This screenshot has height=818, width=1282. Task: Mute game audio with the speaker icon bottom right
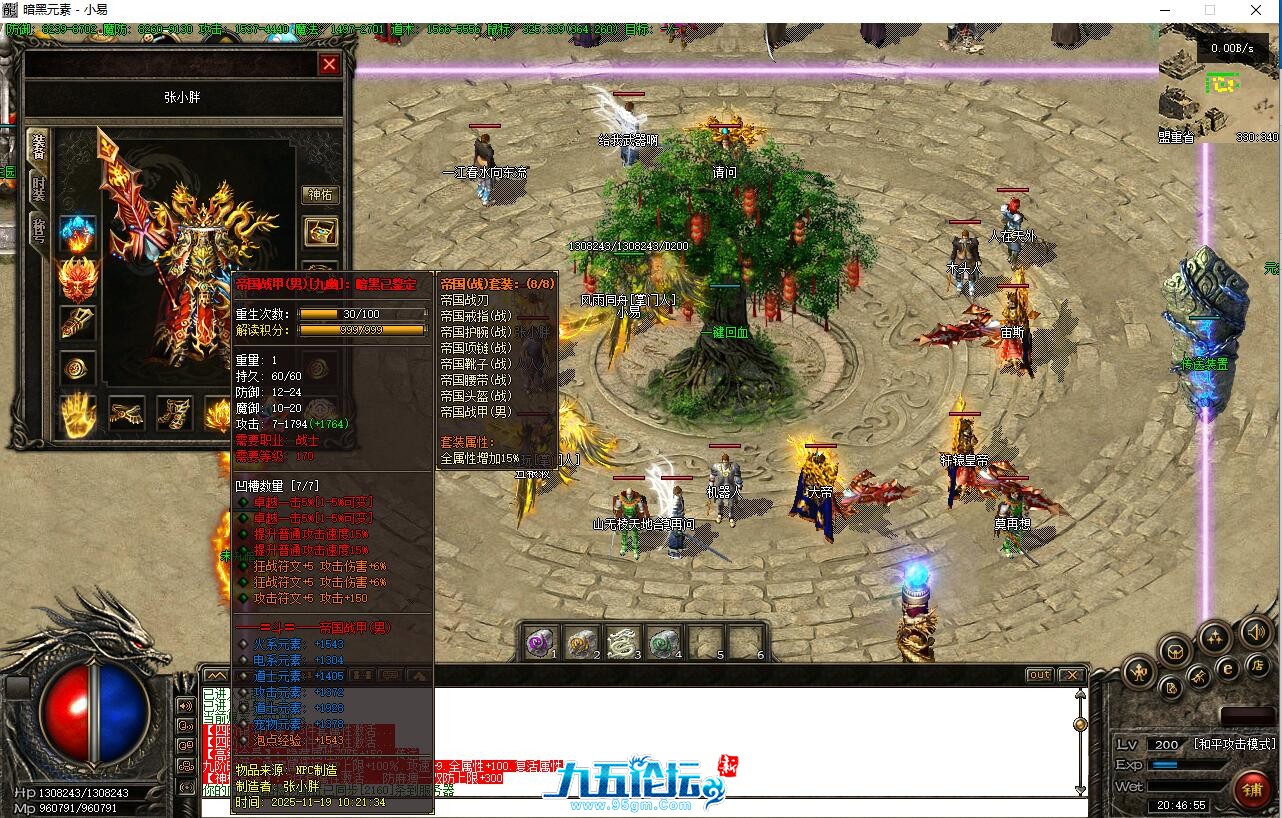point(1254,632)
